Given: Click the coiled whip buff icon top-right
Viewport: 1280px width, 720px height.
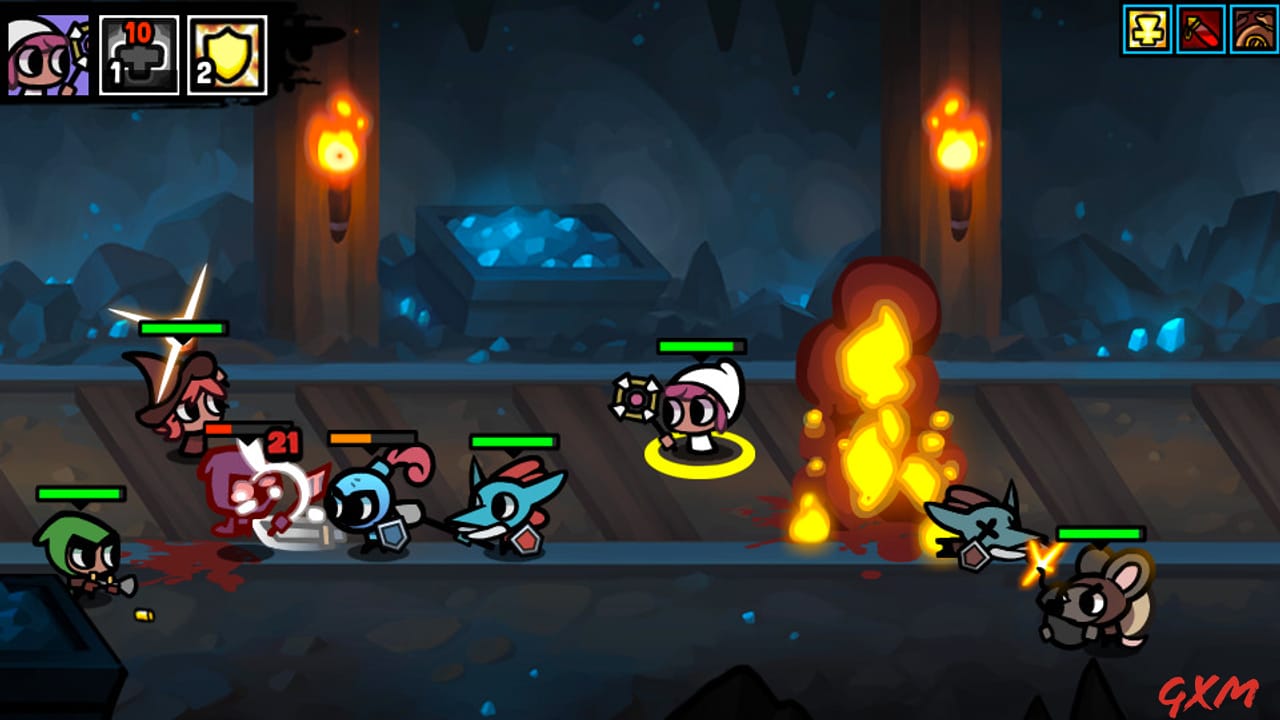Looking at the screenshot, I should [1252, 31].
